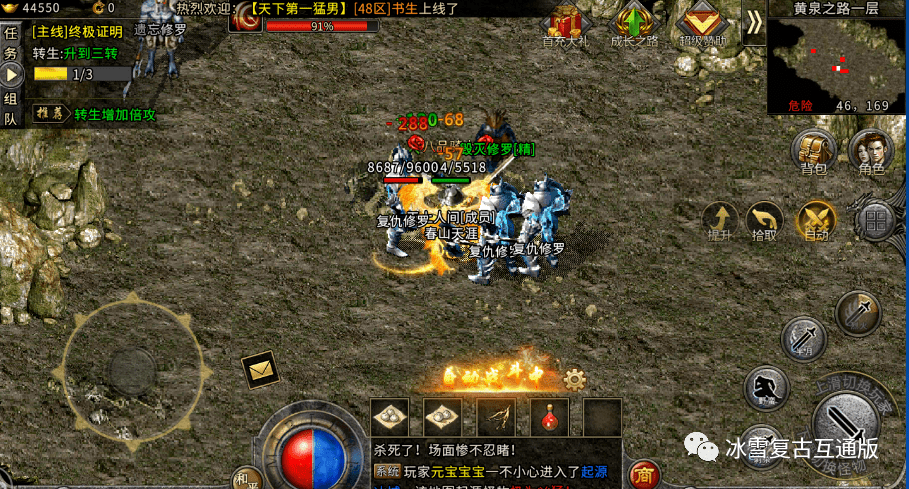This screenshot has height=489, width=909.
Task: Use the branch root hotbar item
Action: pyautogui.click(x=497, y=416)
